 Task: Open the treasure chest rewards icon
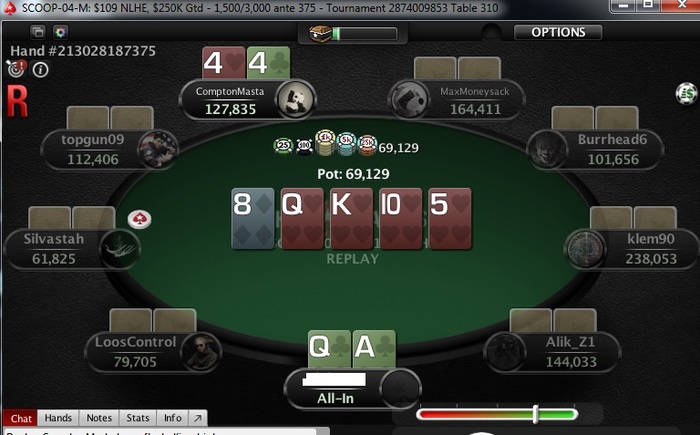[x=321, y=33]
